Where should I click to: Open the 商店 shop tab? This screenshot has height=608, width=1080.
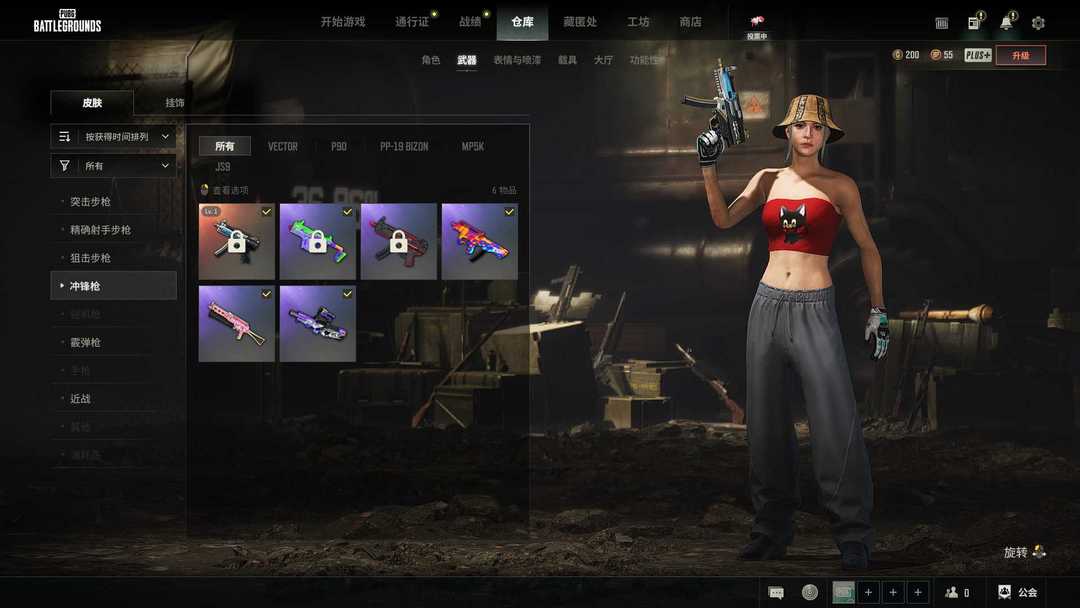click(690, 21)
